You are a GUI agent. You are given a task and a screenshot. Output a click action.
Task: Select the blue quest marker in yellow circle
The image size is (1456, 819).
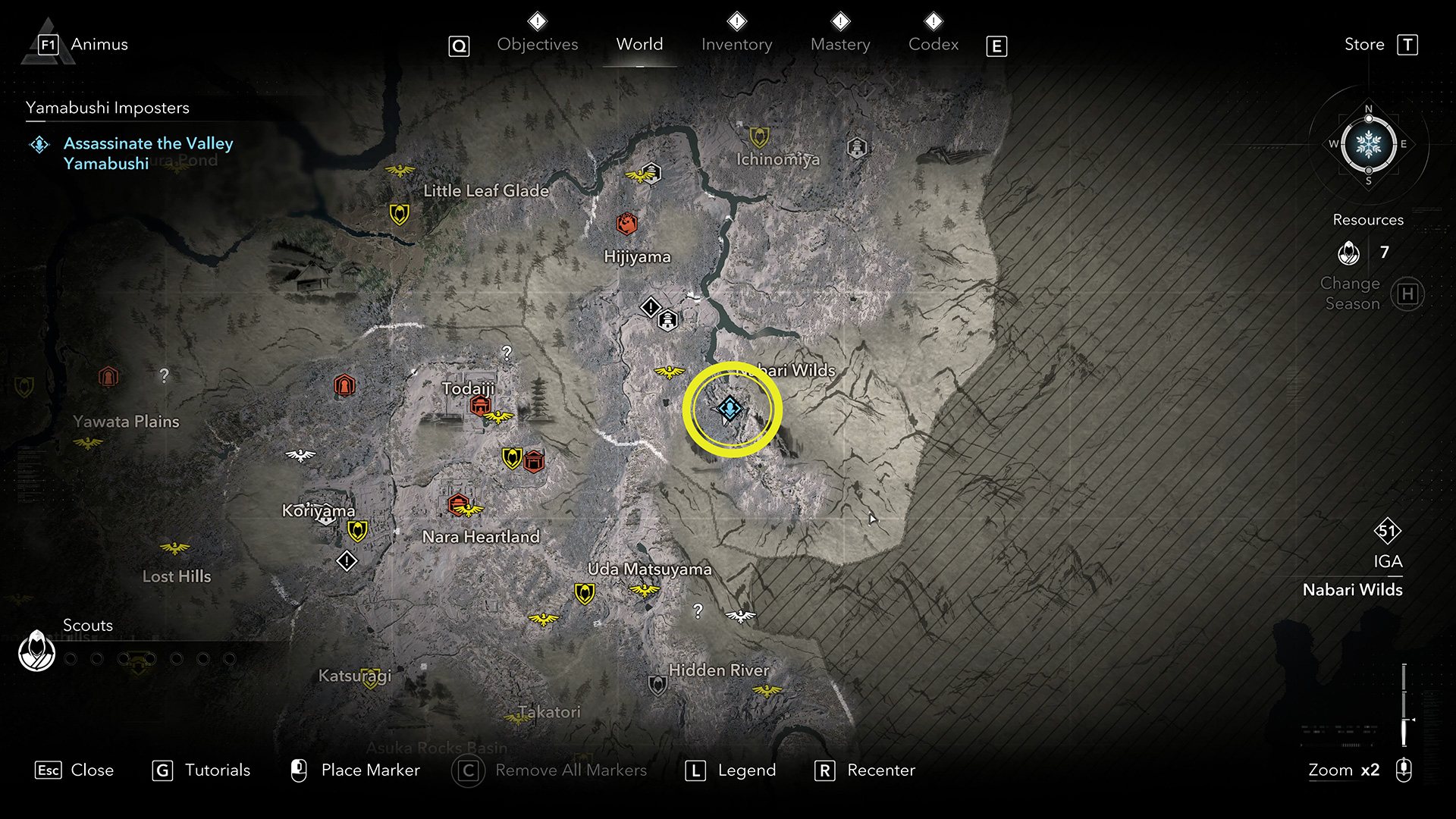(x=730, y=409)
